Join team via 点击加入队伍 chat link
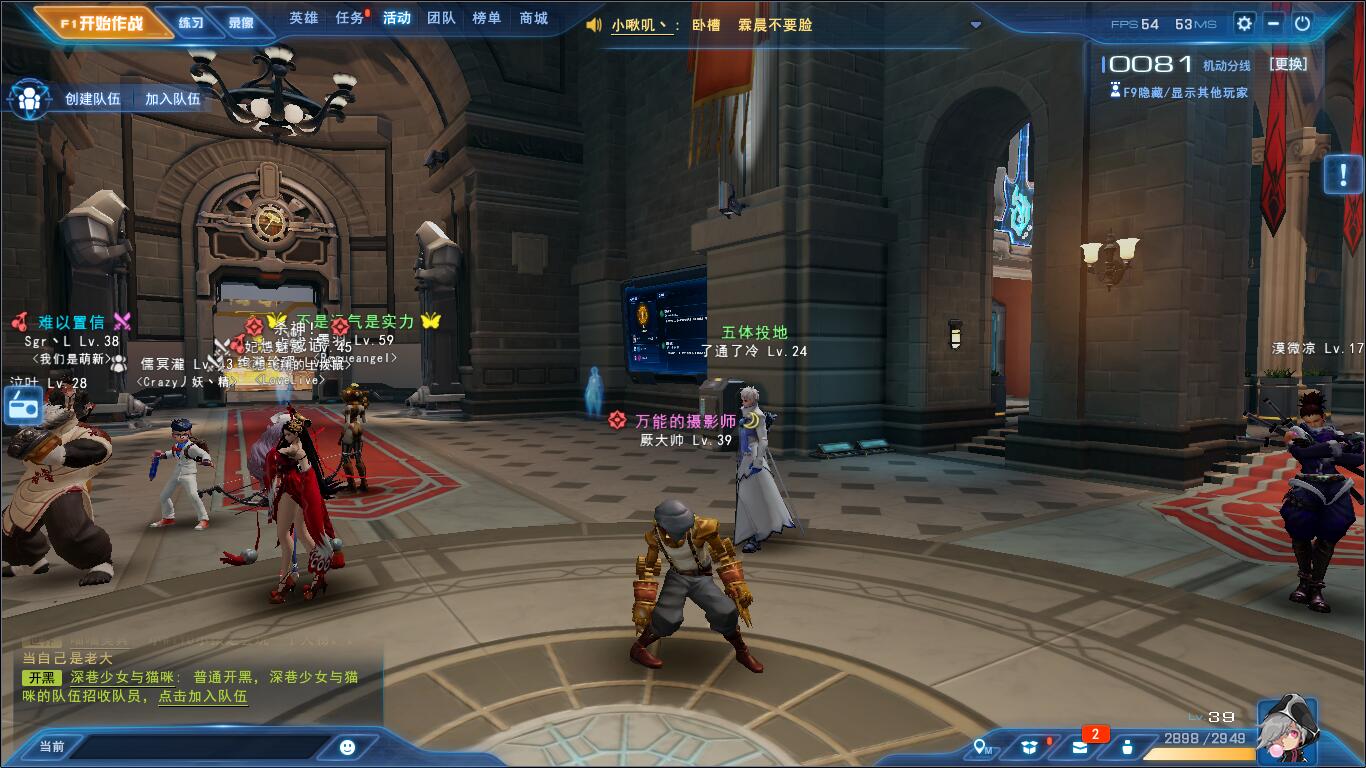Image resolution: width=1366 pixels, height=768 pixels. (x=203, y=696)
